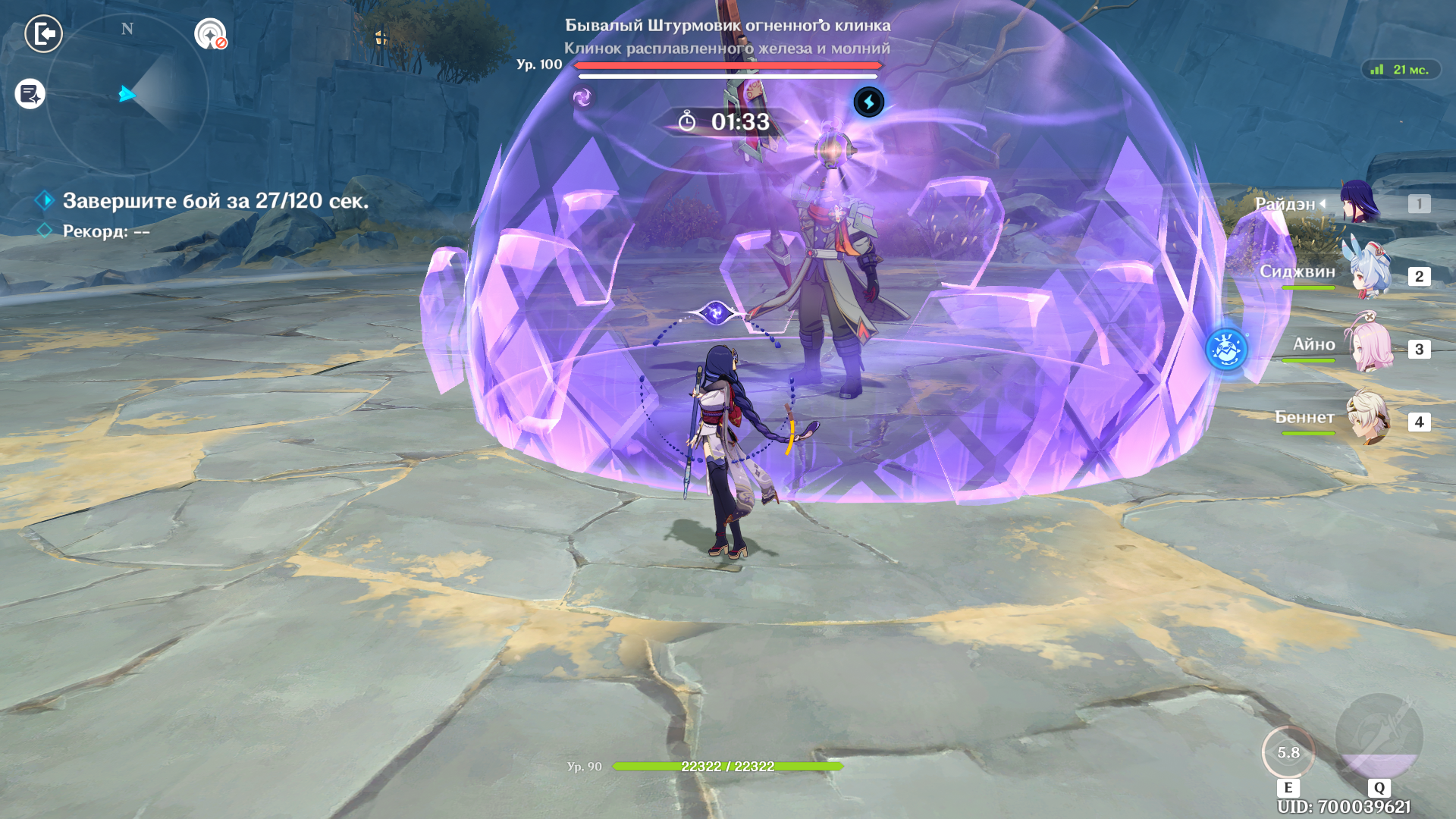The height and width of the screenshot is (819, 1456).
Task: Click the blue round gadget icon
Action: [x=1226, y=350]
